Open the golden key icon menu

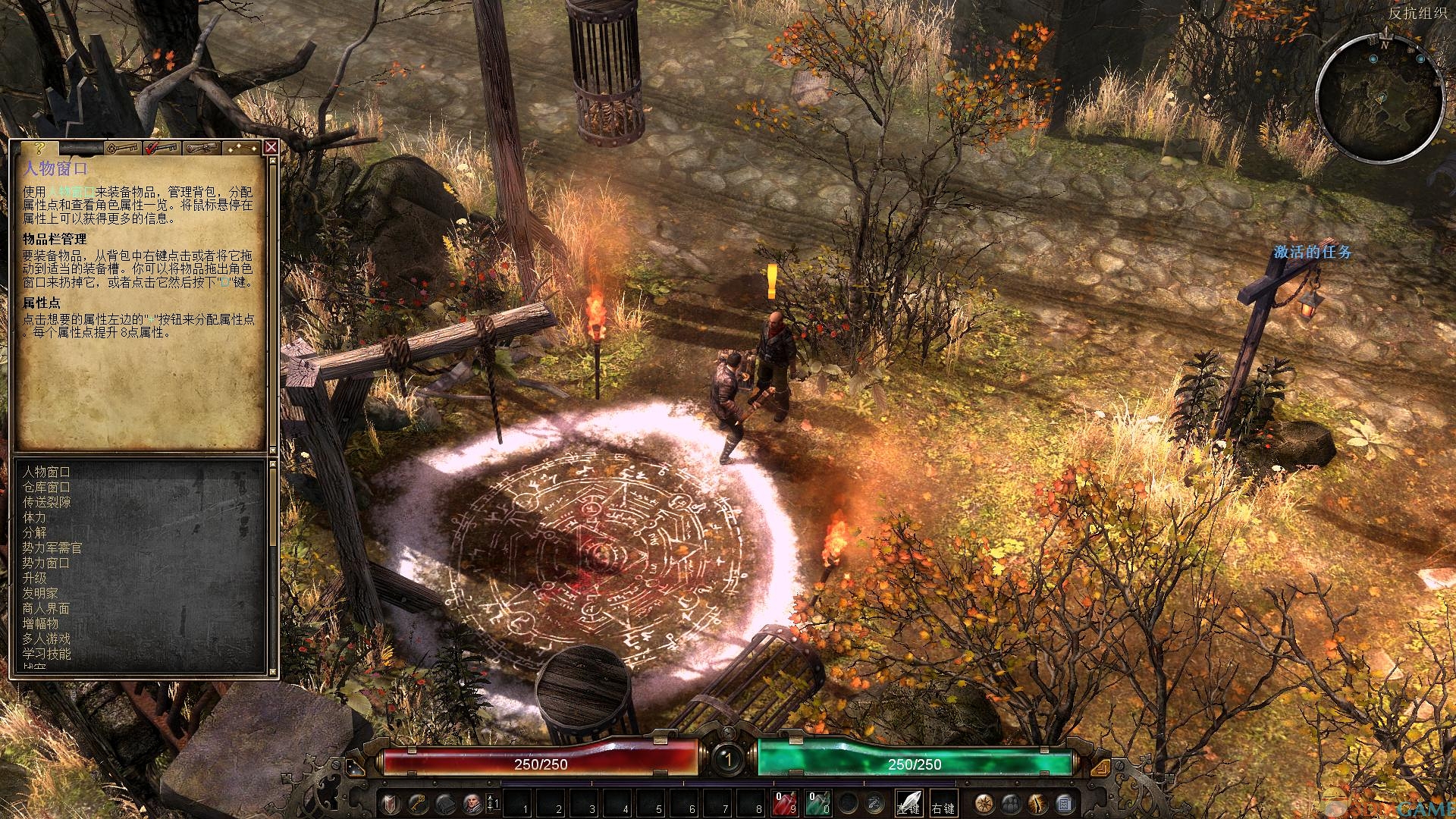point(416,803)
